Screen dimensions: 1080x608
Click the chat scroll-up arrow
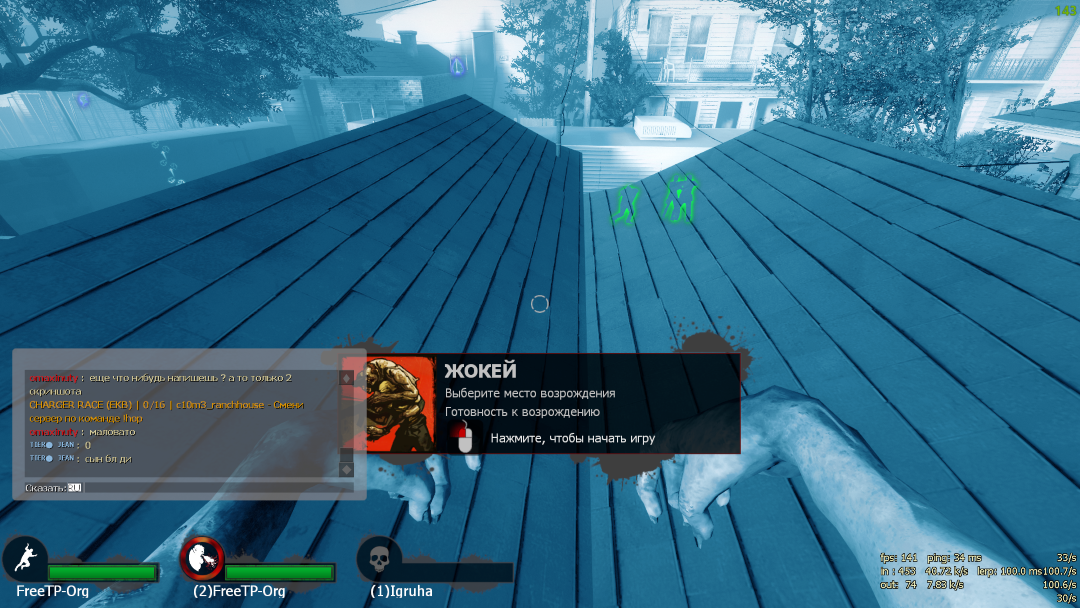[x=347, y=379]
